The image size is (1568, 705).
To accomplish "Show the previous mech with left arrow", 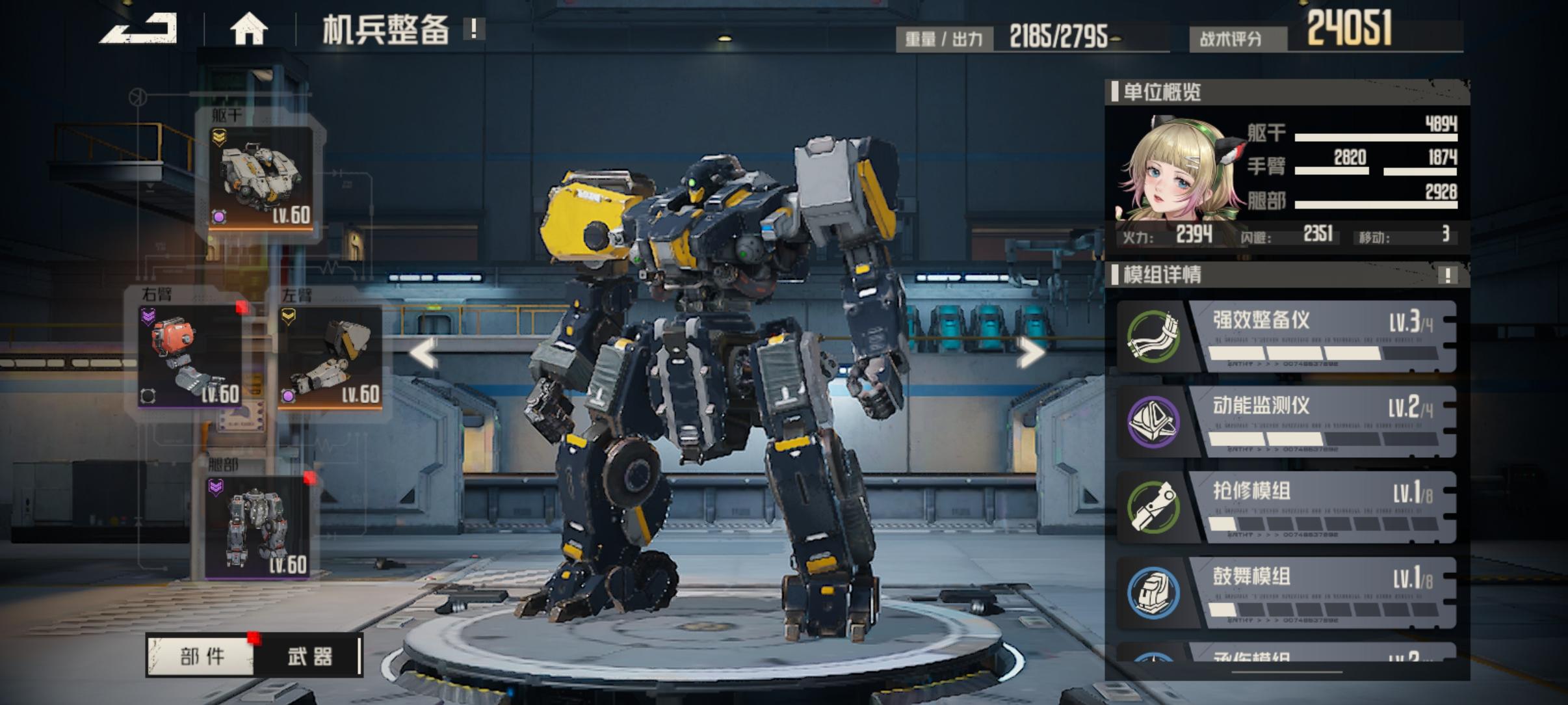I will coord(423,353).
